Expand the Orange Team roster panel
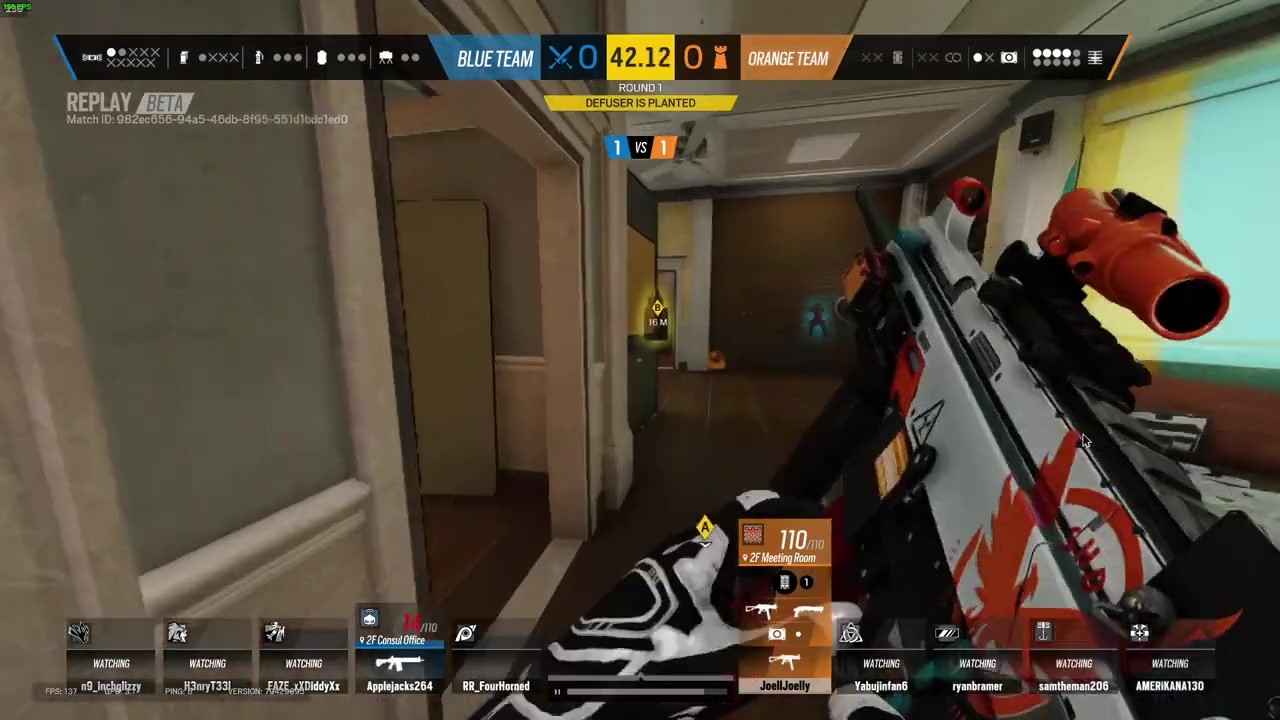The image size is (1280, 720). click(1094, 57)
